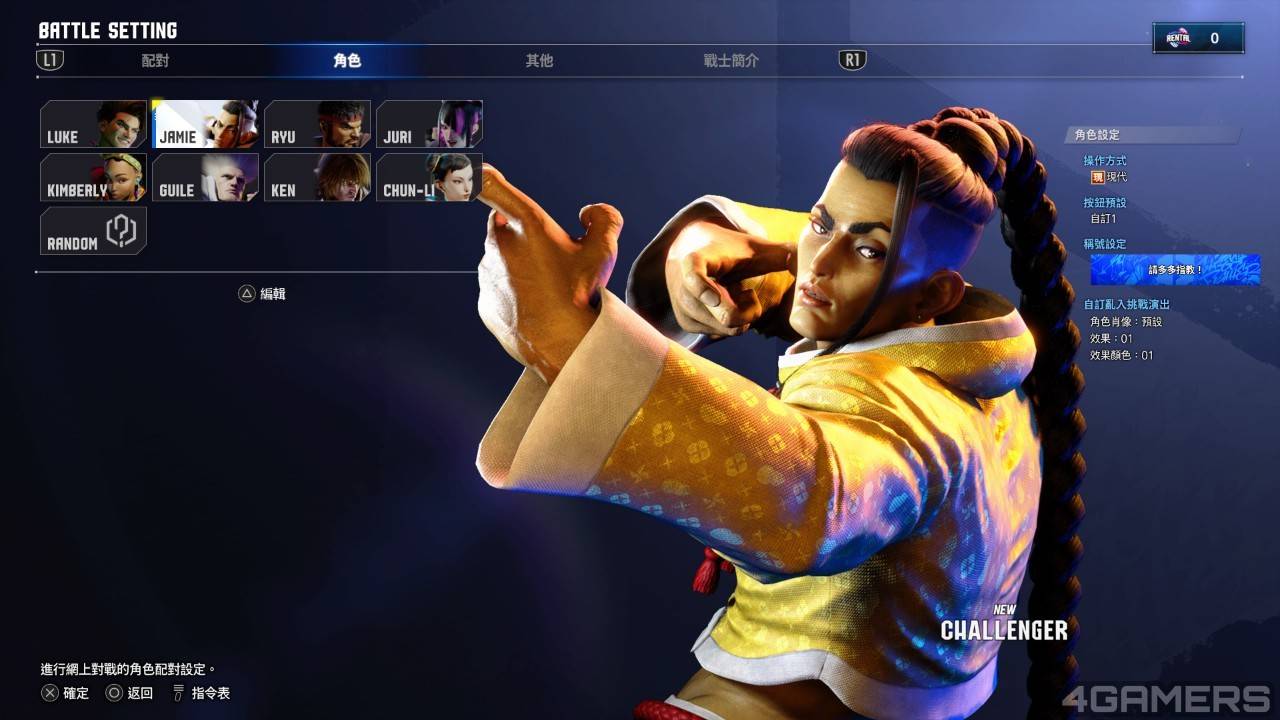Viewport: 1280px width, 720px height.
Task: Select Guile from the roster
Action: pyautogui.click(x=205, y=178)
